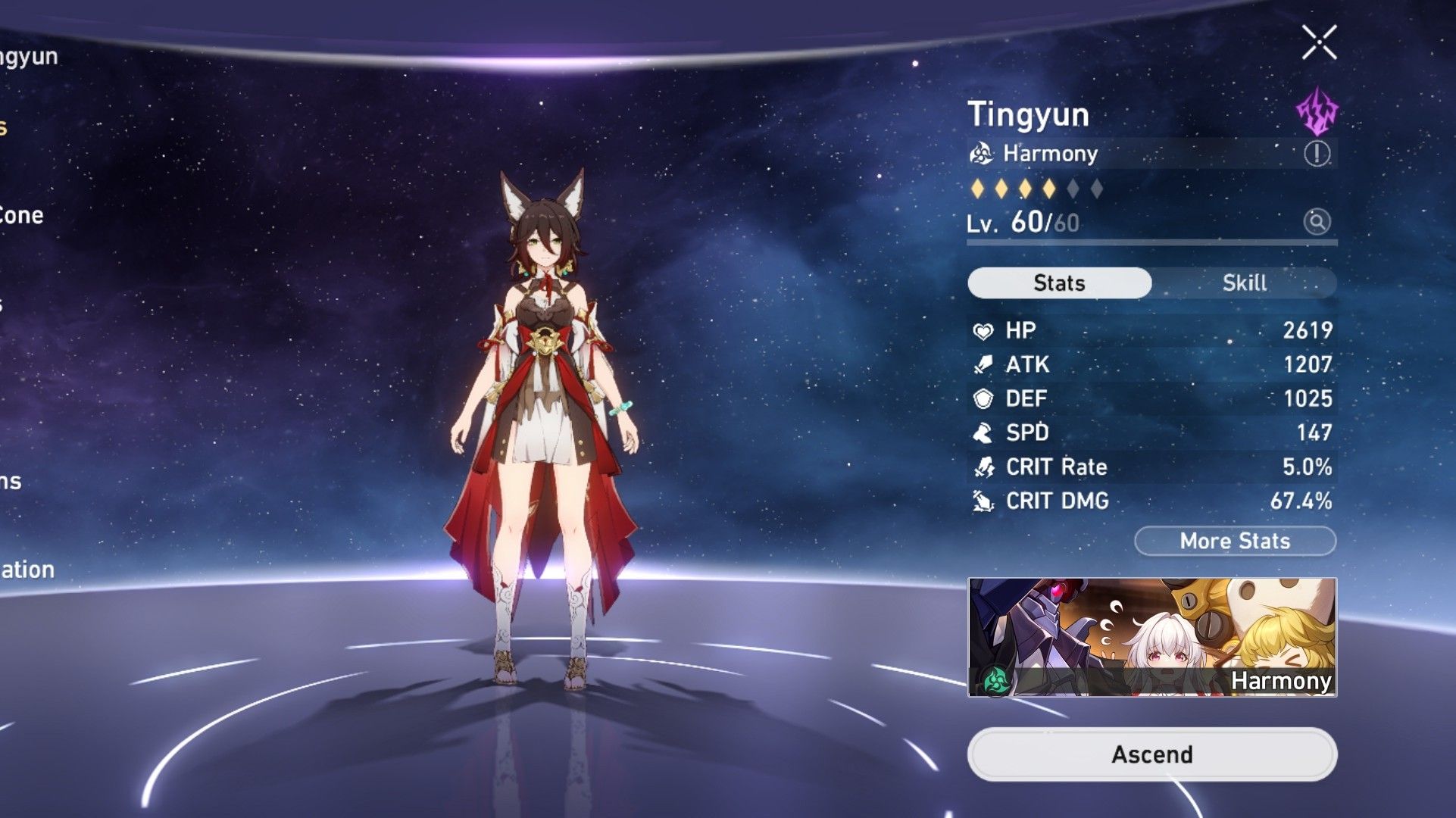Select the Stats tab
This screenshot has width=1456, height=818.
tap(1059, 283)
